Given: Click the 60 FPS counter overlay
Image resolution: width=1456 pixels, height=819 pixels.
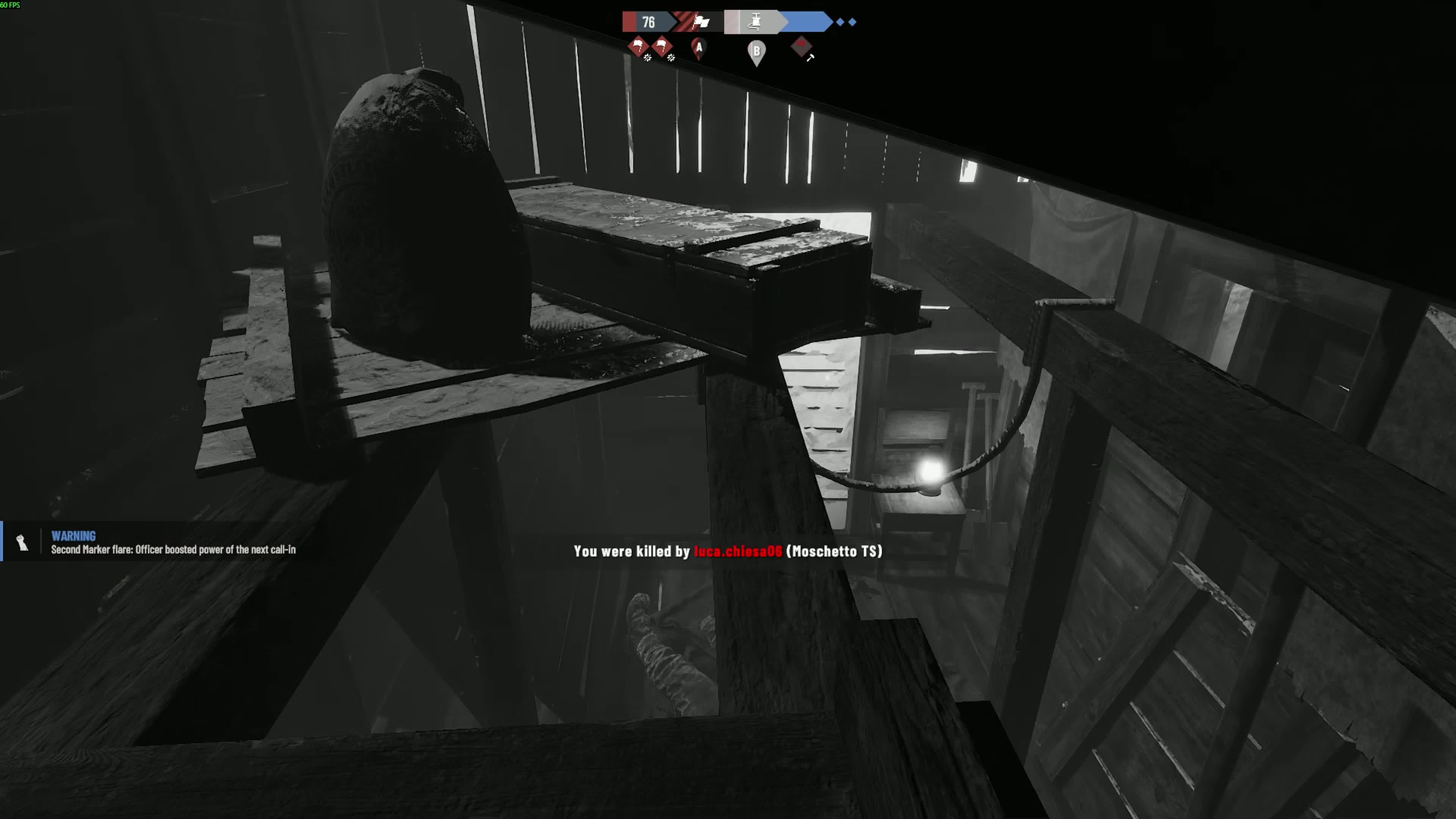Looking at the screenshot, I should (11, 5).
